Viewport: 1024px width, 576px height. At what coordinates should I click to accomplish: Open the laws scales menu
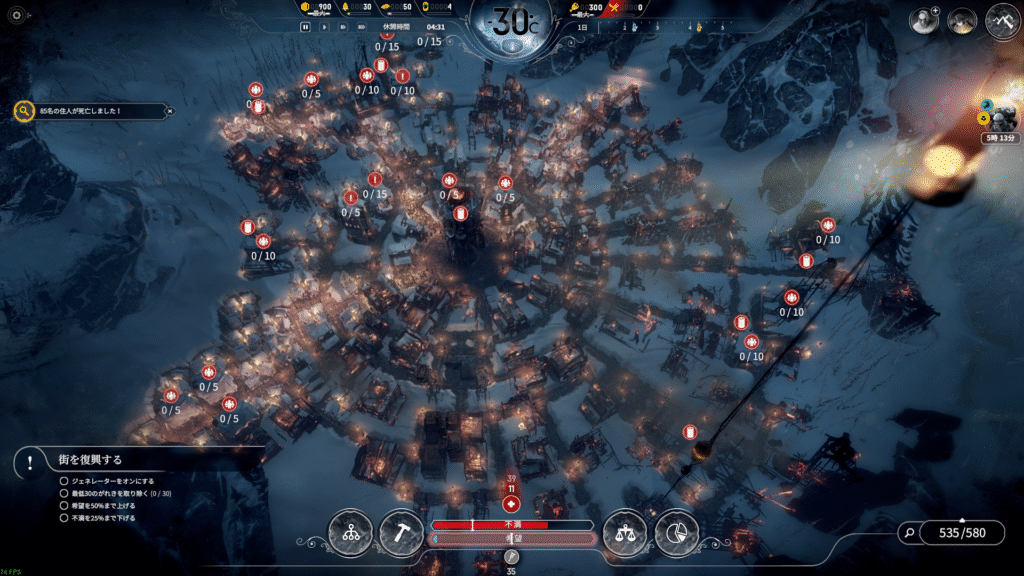click(625, 533)
